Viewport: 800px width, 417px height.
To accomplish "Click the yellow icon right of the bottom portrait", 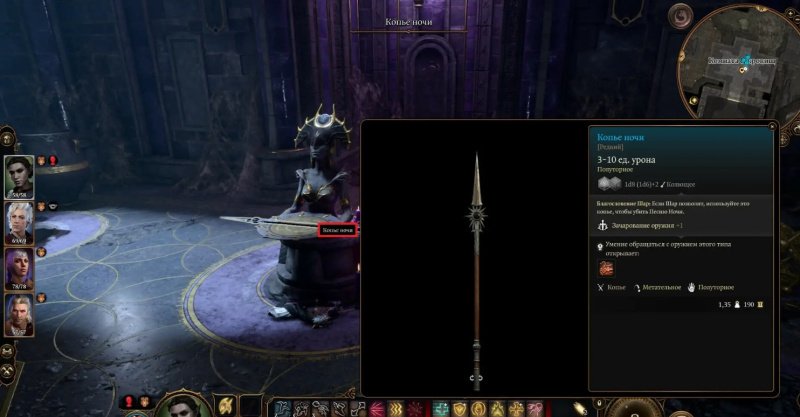I will pyautogui.click(x=226, y=405).
